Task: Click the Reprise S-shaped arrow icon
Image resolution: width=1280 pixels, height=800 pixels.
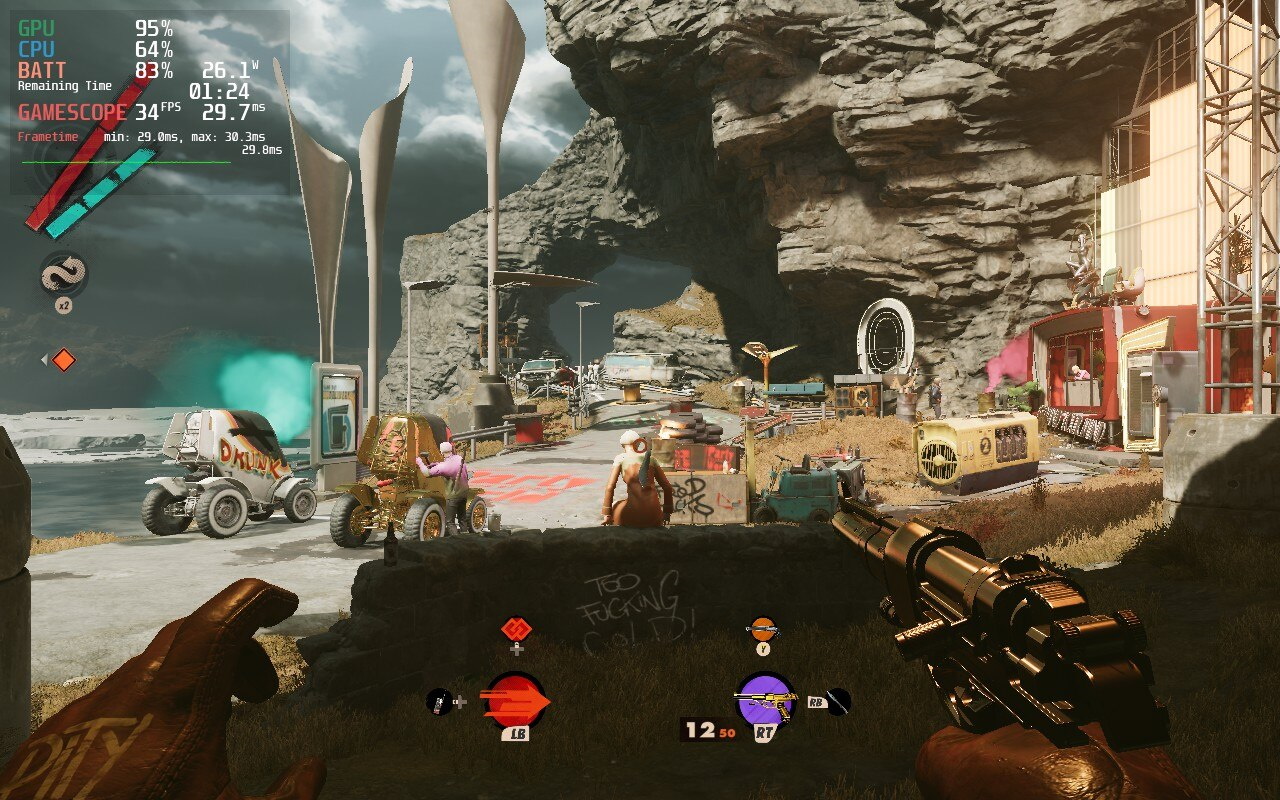Action: 63,274
